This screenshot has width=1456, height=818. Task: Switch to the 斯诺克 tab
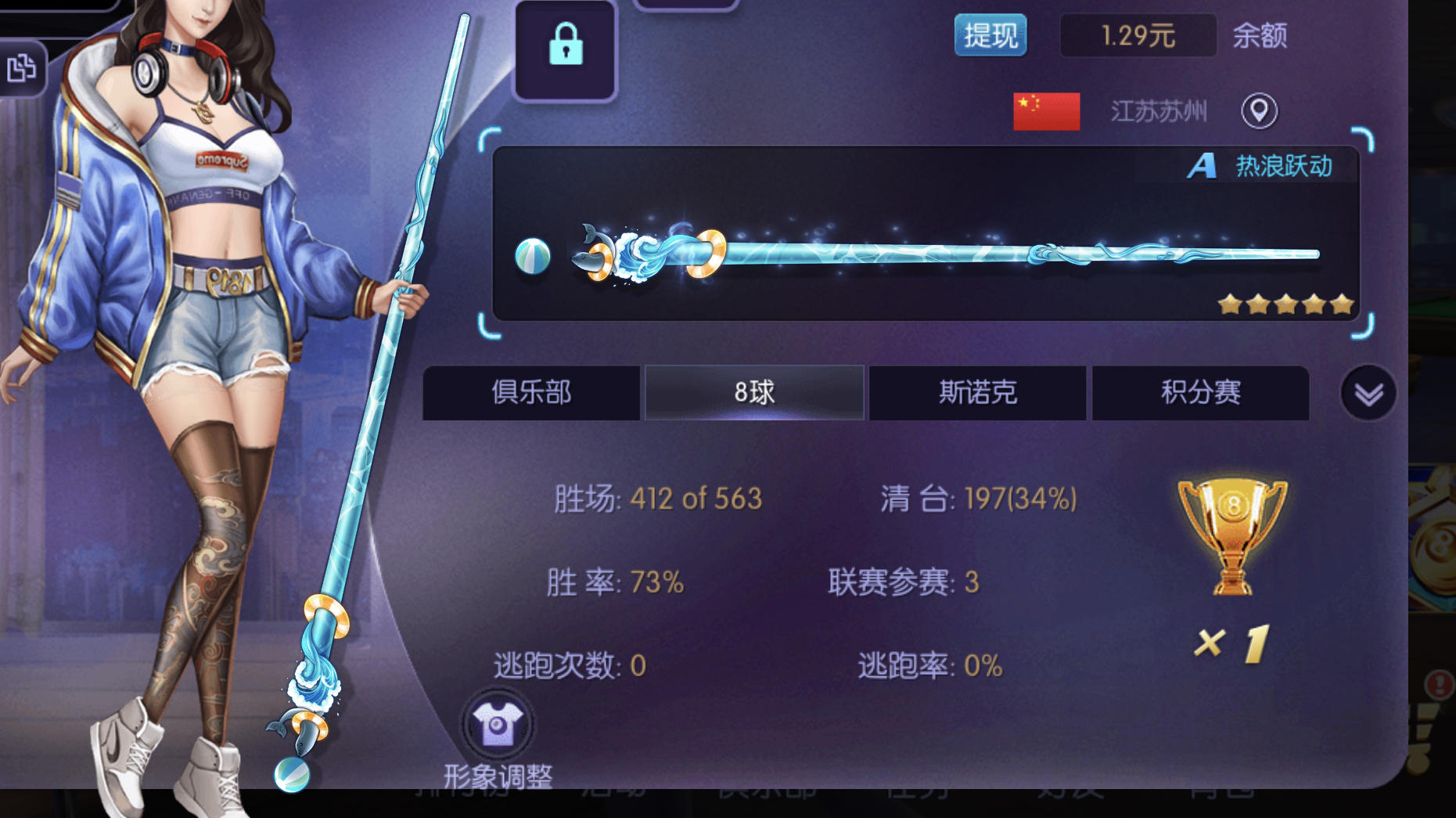976,393
